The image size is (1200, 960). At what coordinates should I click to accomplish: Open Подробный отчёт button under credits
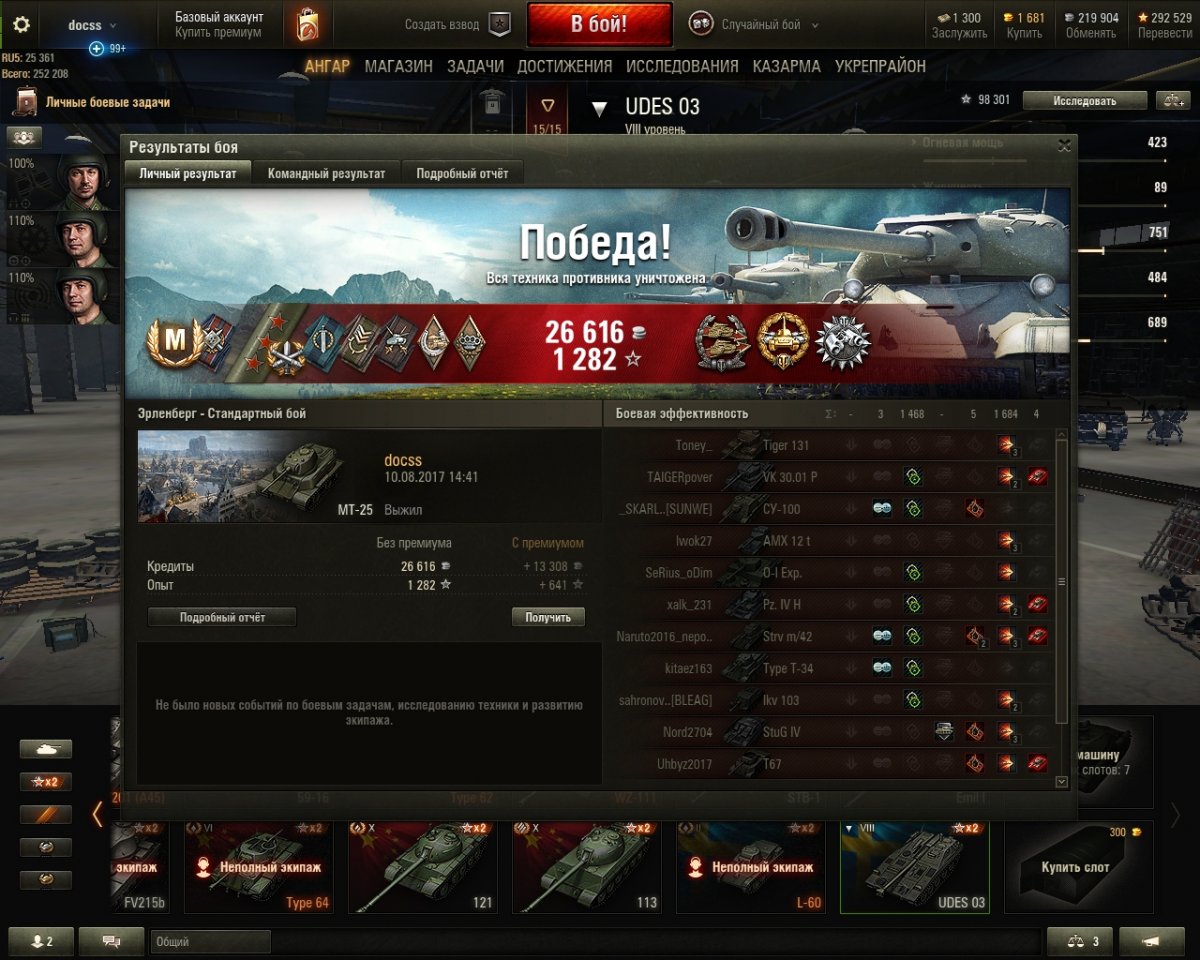[222, 617]
